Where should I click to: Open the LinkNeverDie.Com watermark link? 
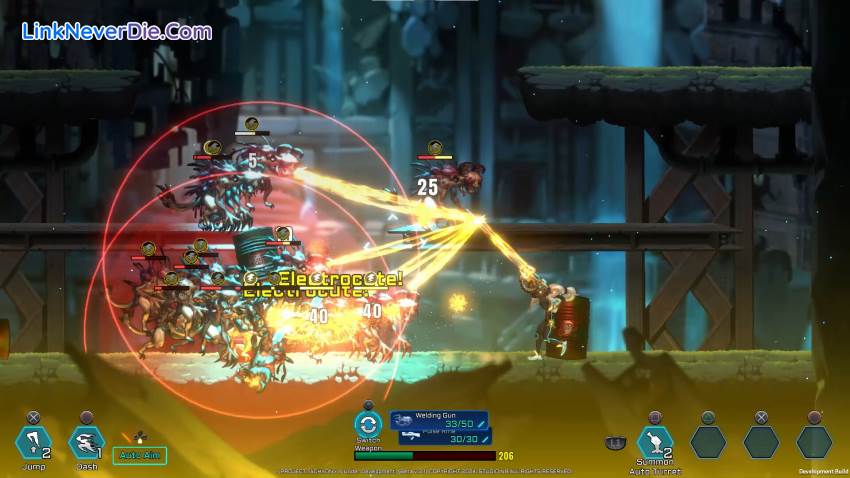click(x=116, y=31)
